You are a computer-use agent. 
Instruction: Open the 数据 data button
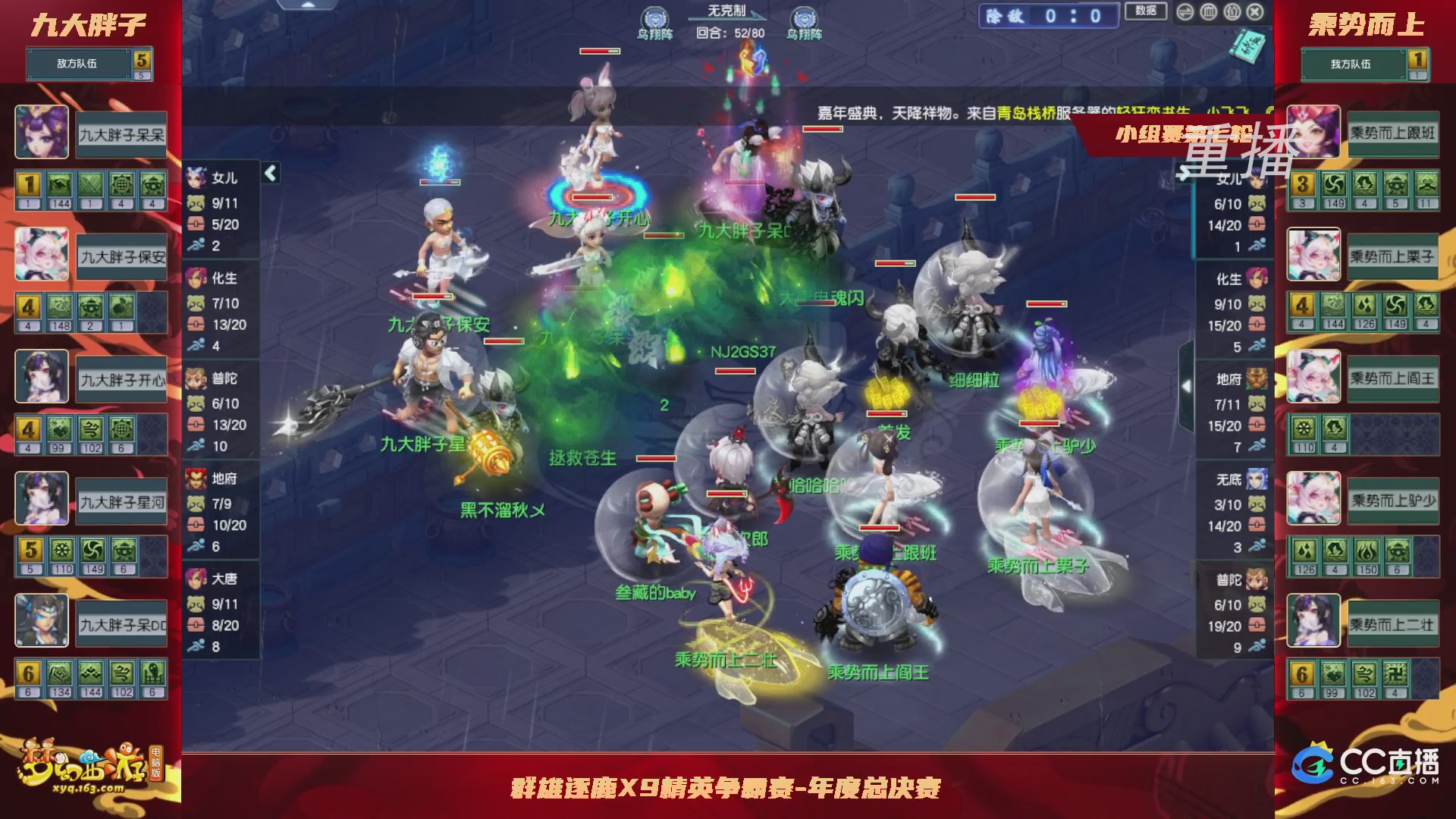pos(1146,11)
